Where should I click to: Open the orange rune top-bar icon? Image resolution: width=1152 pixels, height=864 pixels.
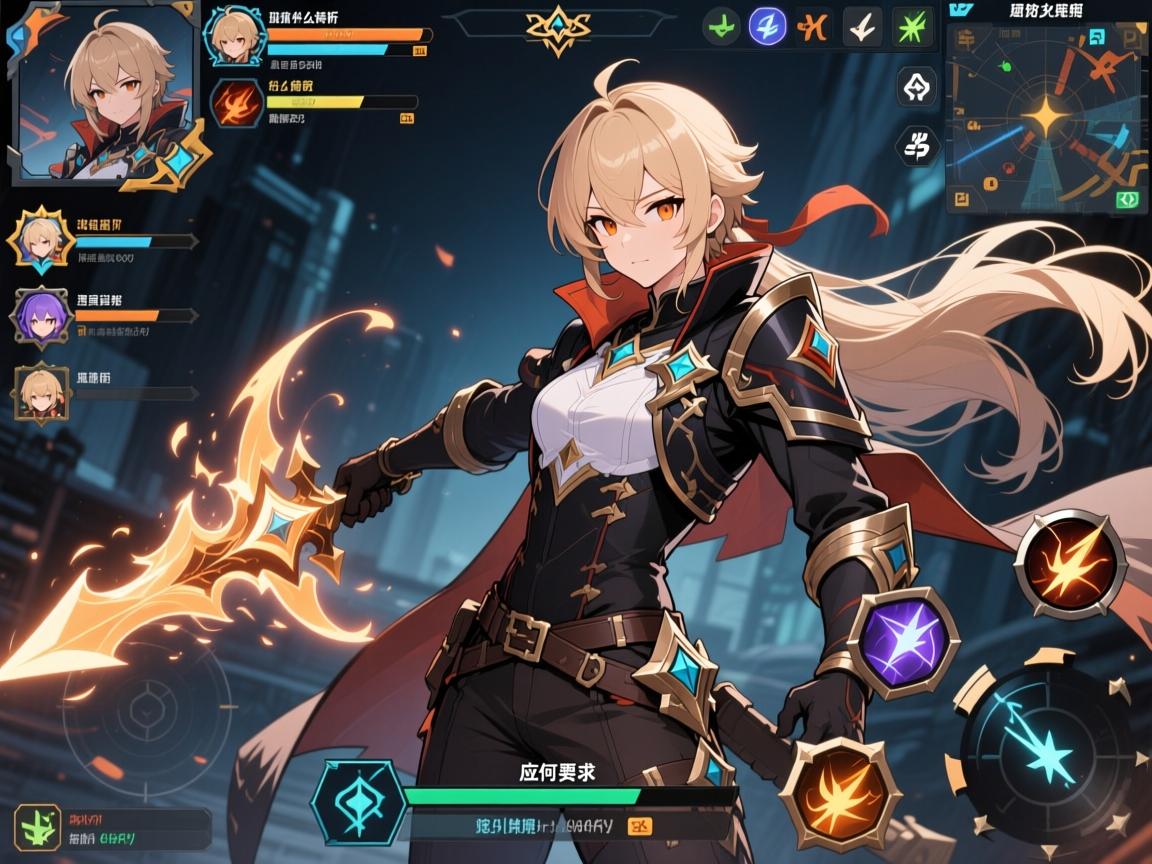click(814, 25)
